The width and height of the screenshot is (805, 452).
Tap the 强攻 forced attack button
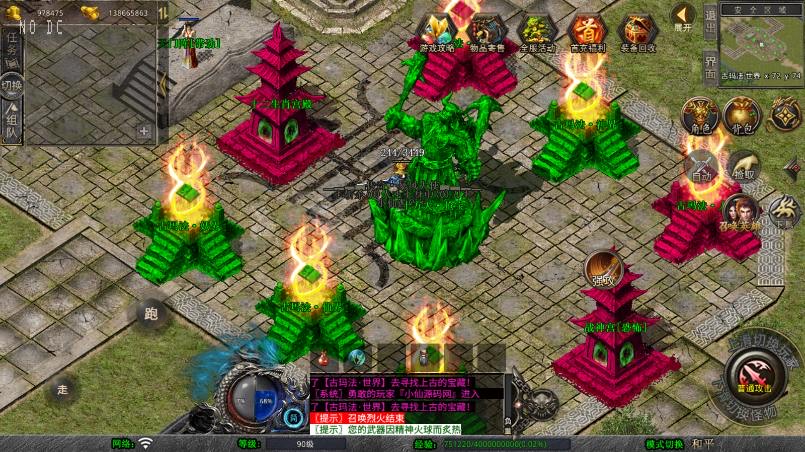[x=602, y=266]
